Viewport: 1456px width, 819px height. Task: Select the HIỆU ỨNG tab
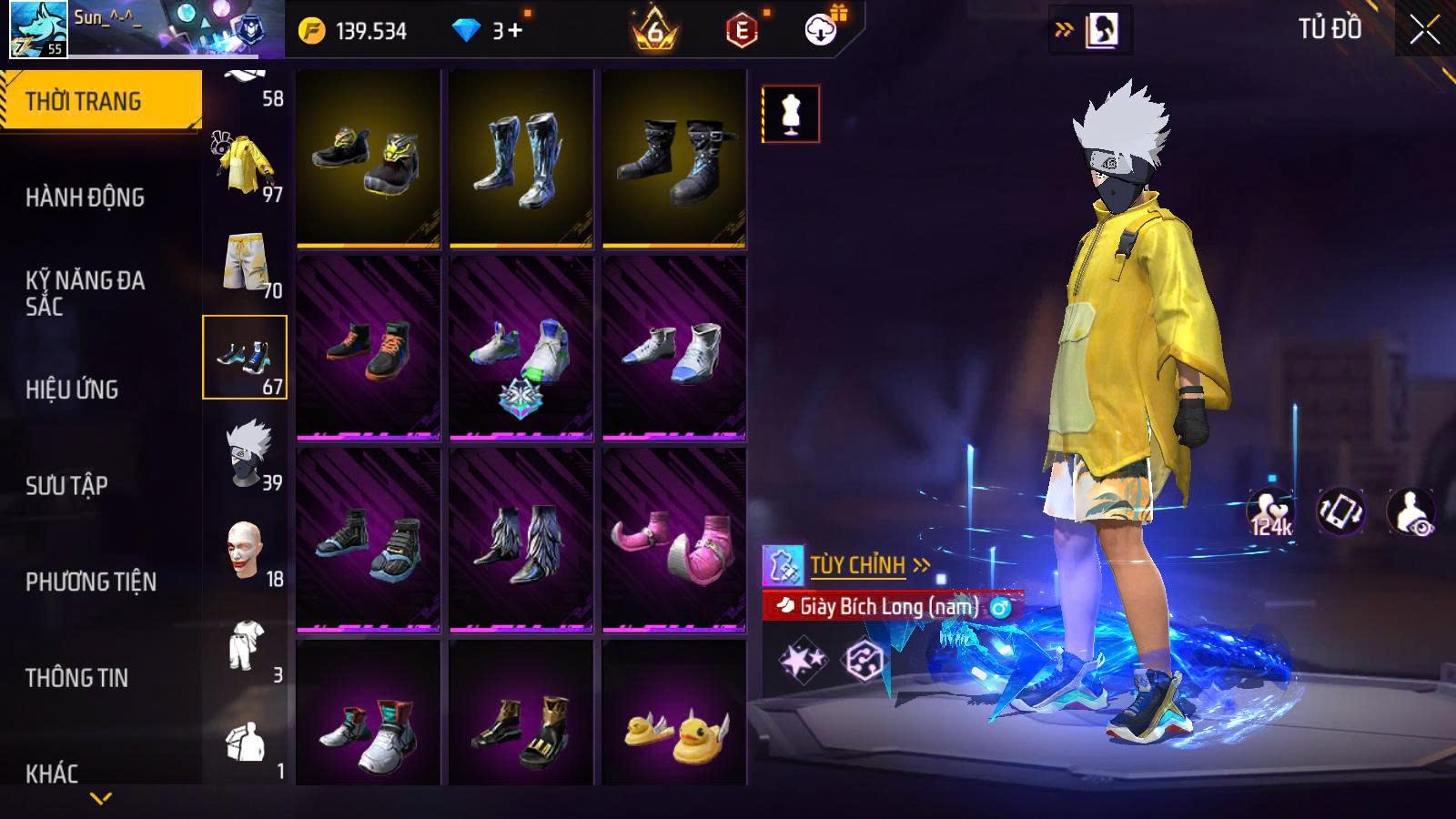72,389
